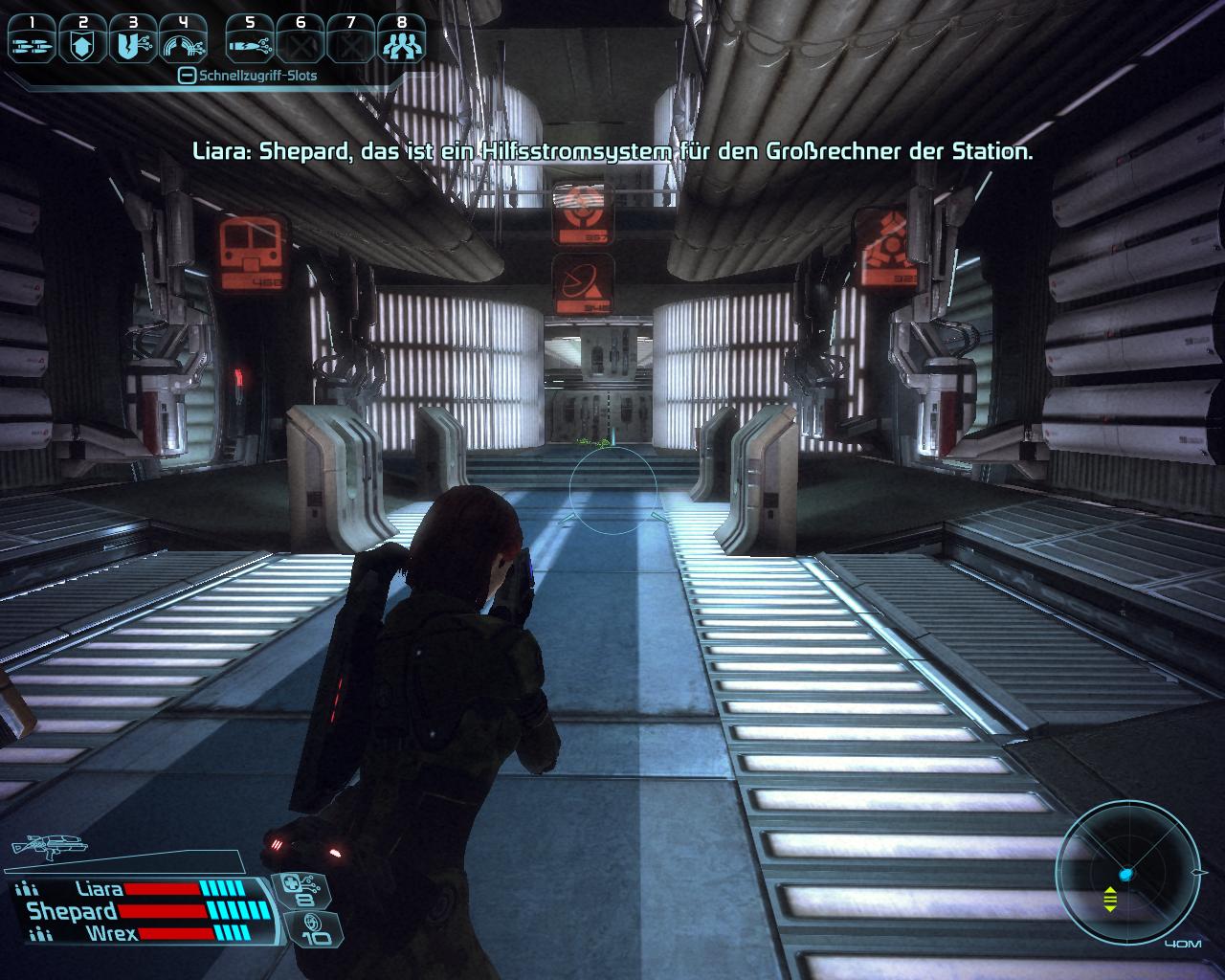The height and width of the screenshot is (980, 1225).
Task: Trigger the cracked shield tech ability in slot 3
Action: click(x=132, y=44)
